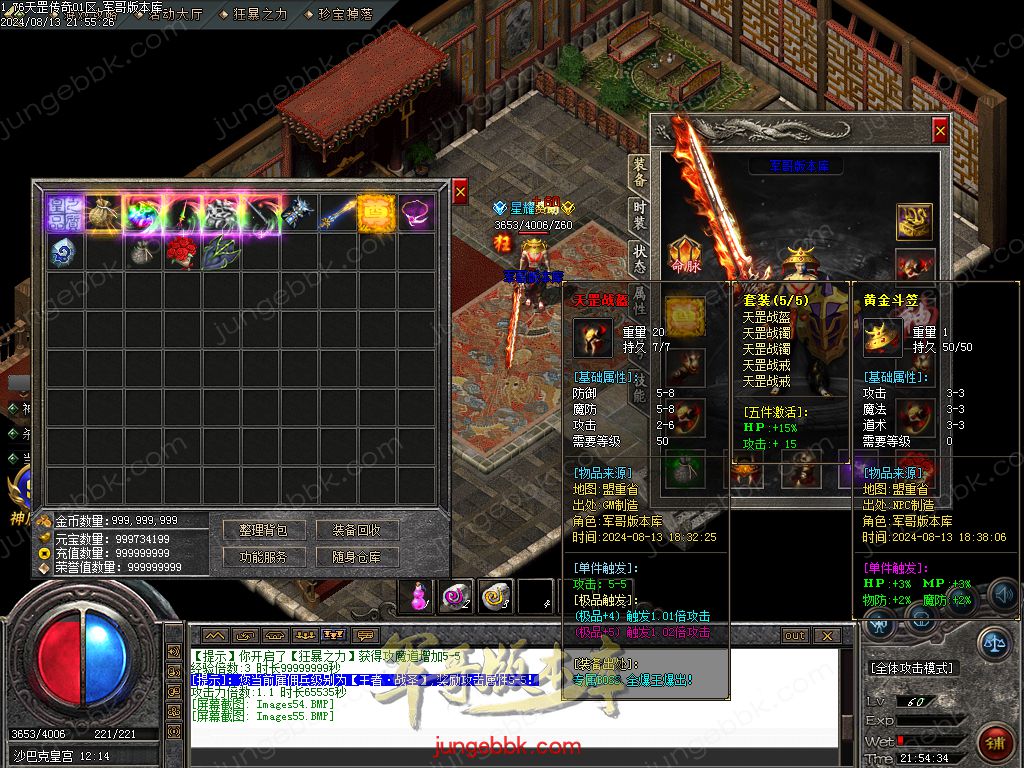Click the 整理背包 sort bag button
The height and width of the screenshot is (768, 1024).
click(x=264, y=530)
